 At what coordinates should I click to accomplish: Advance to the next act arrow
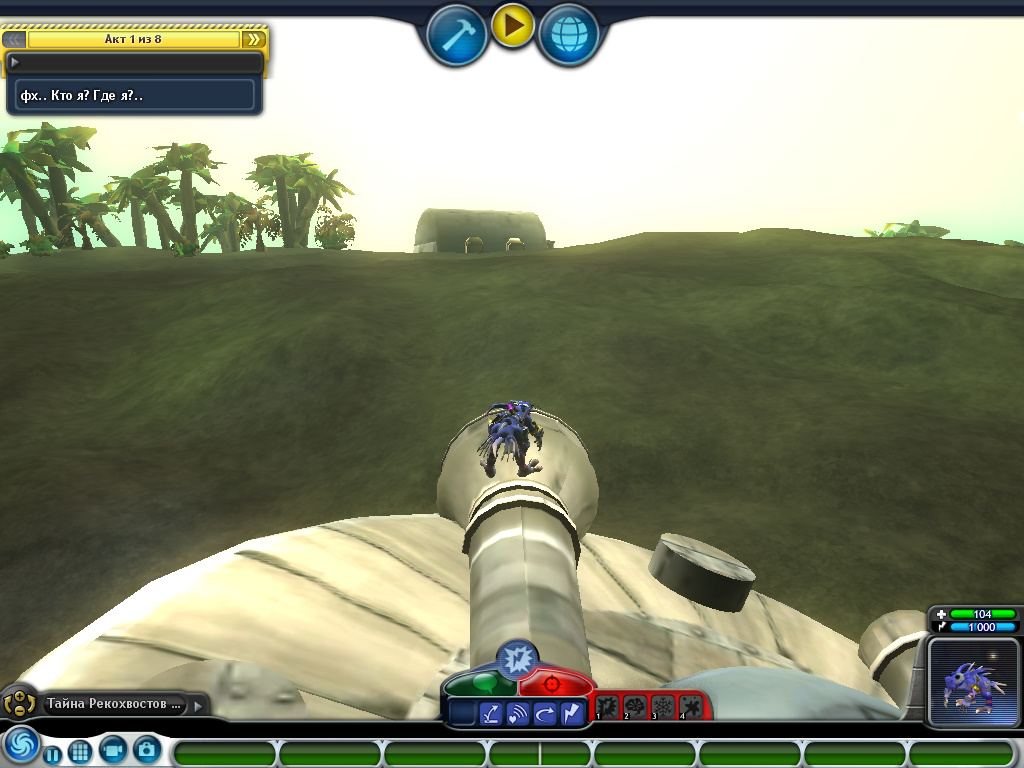pyautogui.click(x=254, y=39)
